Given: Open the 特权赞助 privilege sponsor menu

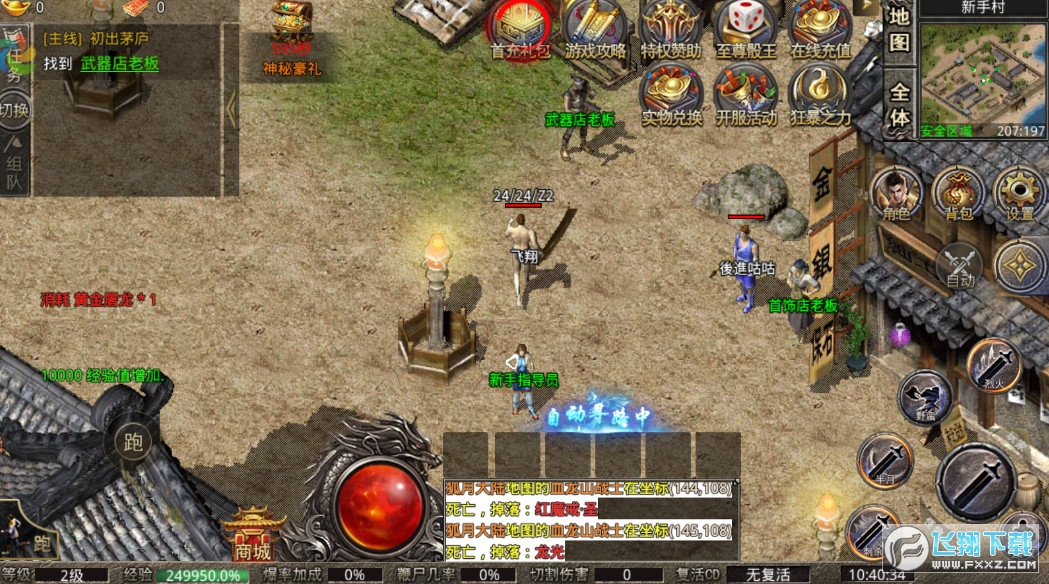Looking at the screenshot, I should pyautogui.click(x=670, y=28).
